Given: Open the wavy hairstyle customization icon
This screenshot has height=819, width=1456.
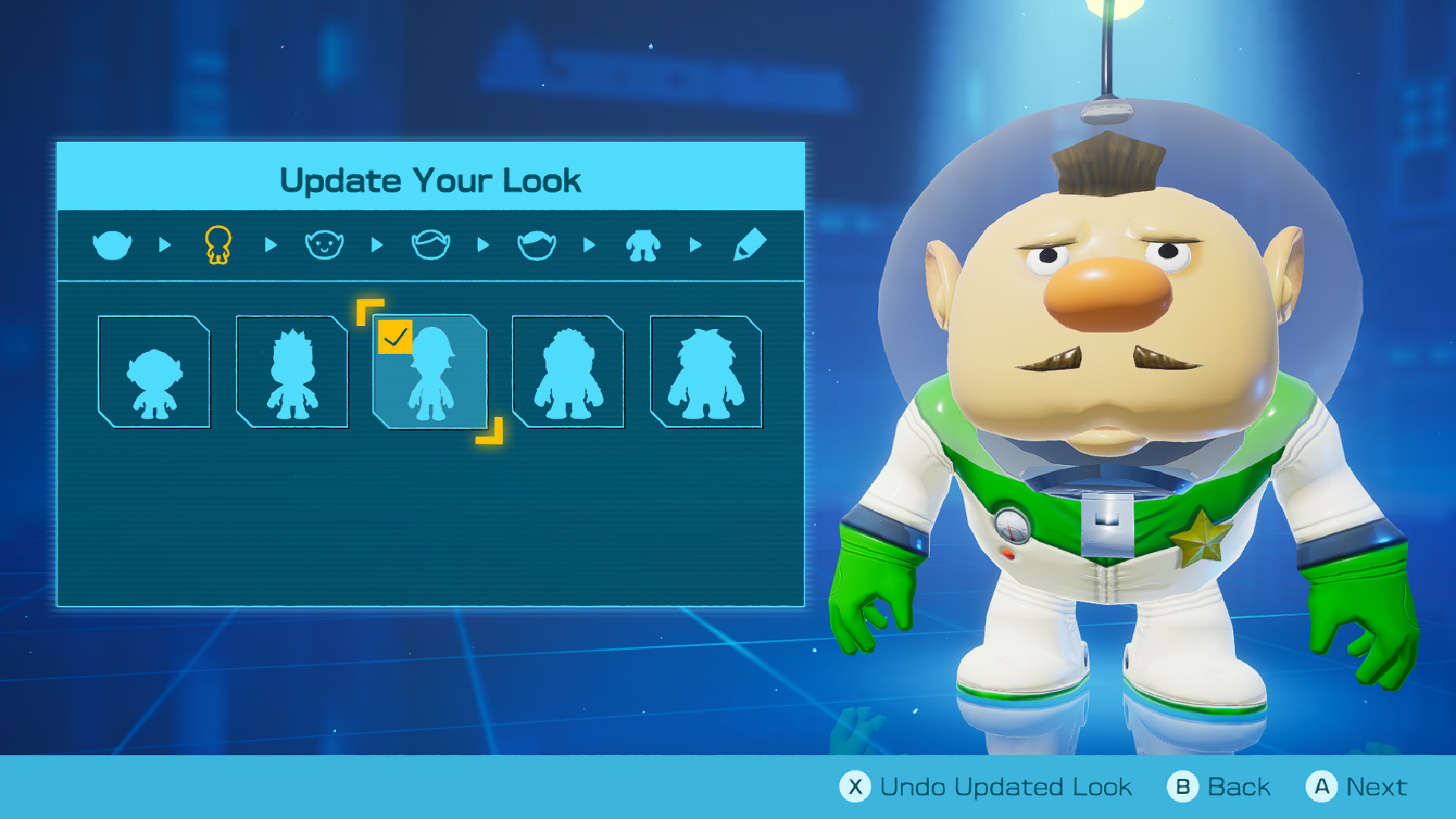Looking at the screenshot, I should (431, 244).
